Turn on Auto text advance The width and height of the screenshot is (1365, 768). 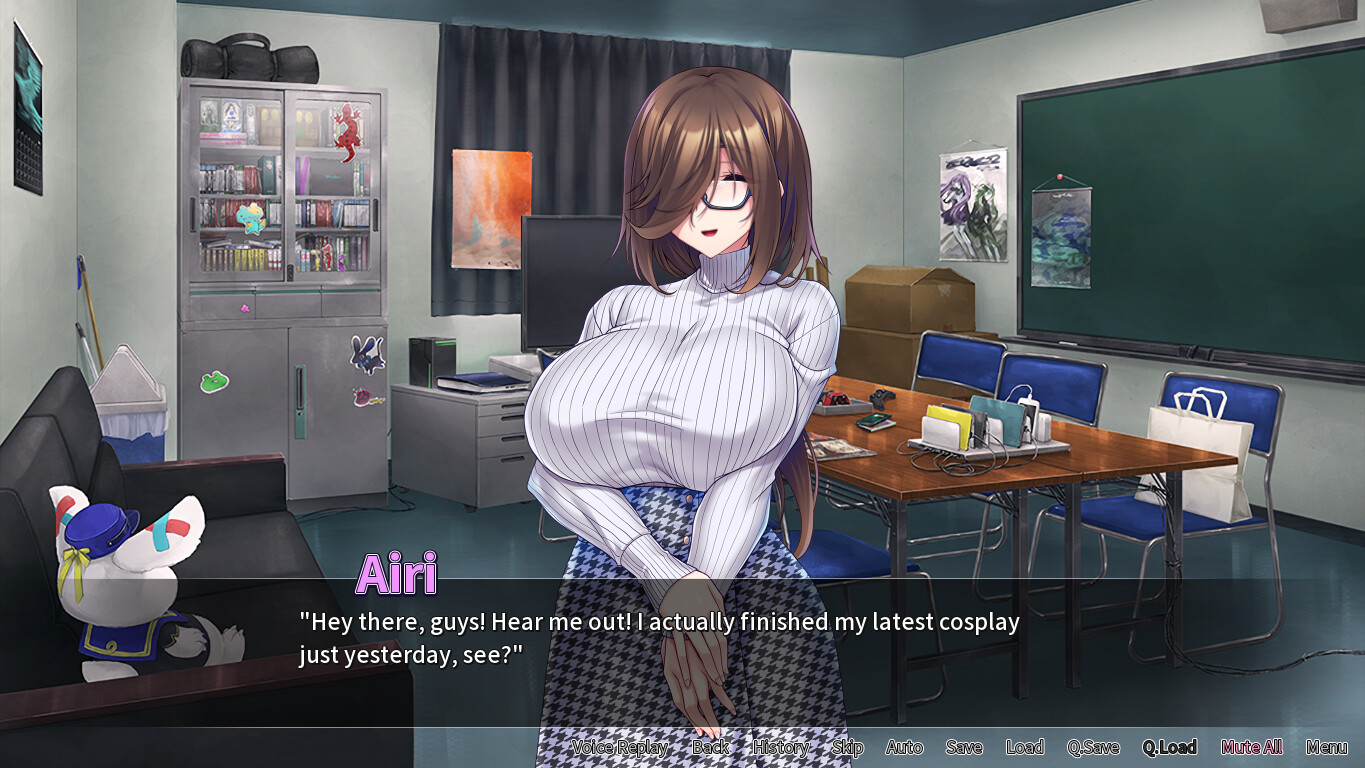(x=904, y=747)
